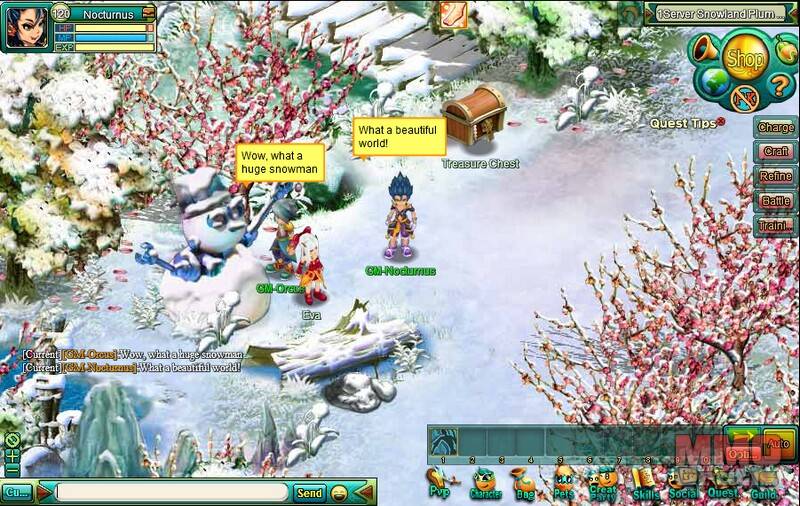Close the Quest Tips tracker
Image resolution: width=800 pixels, height=506 pixels.
[720, 121]
